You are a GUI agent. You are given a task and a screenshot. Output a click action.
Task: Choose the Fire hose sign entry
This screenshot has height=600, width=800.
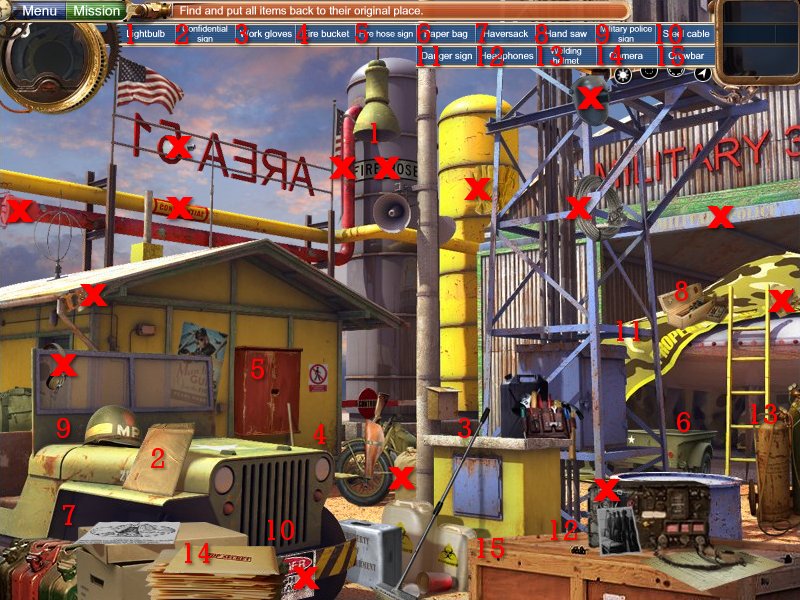386,34
